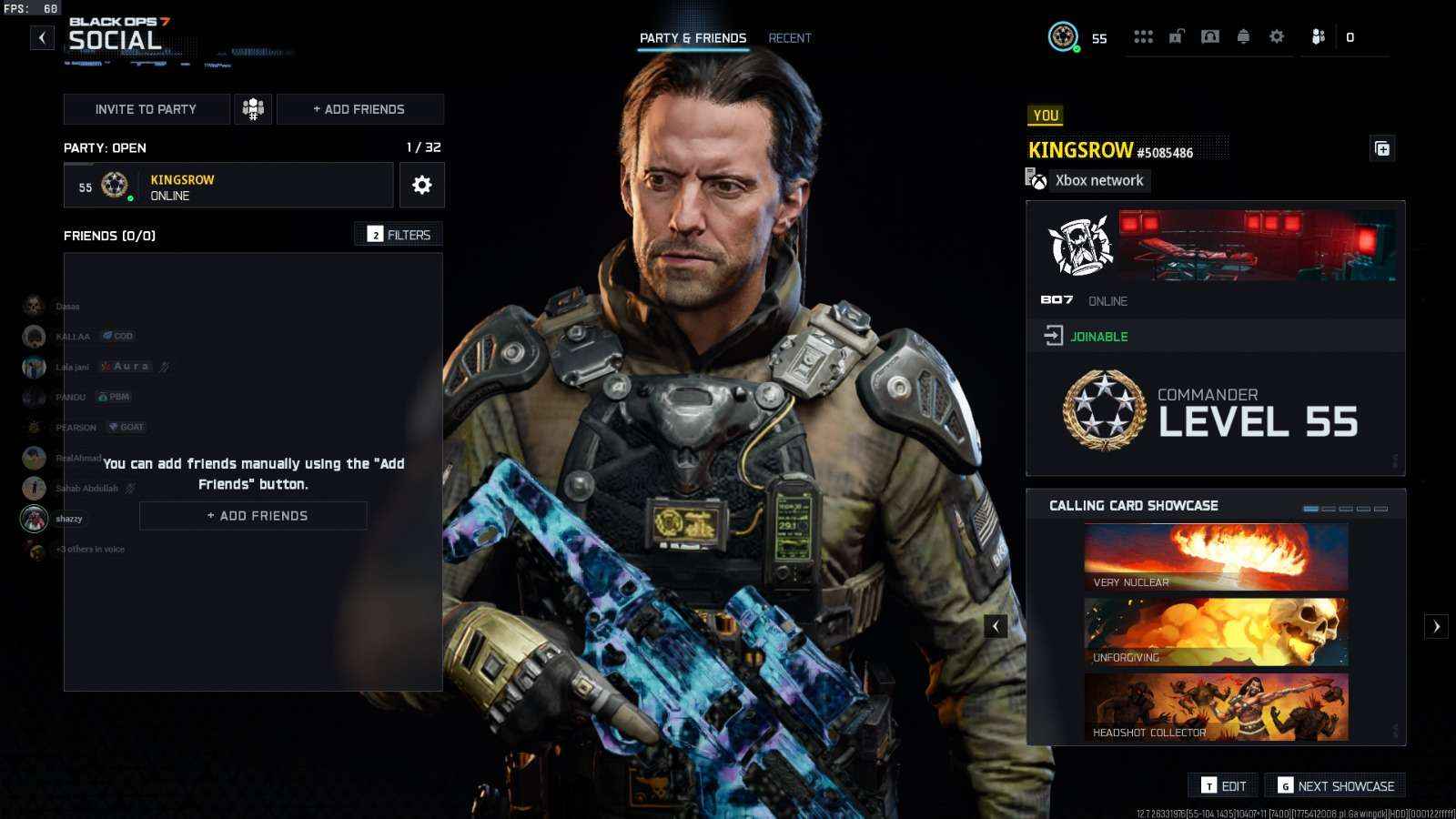Go back using the arrow beside Social
The width and height of the screenshot is (1456, 819).
42,37
